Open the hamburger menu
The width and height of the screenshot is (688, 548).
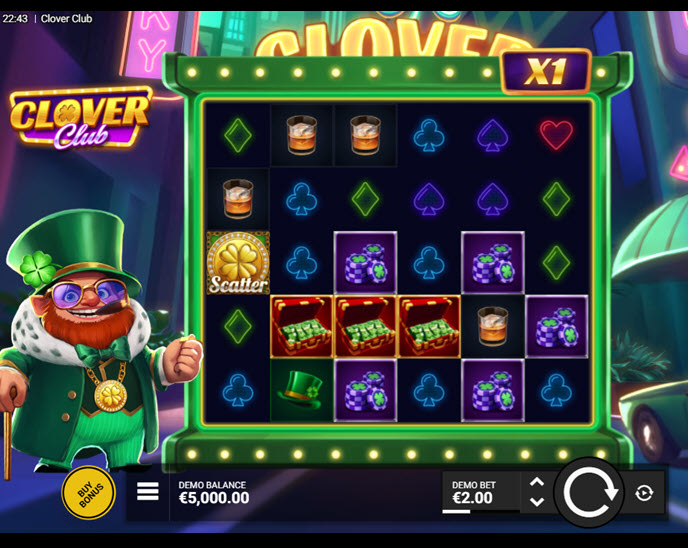click(x=148, y=492)
